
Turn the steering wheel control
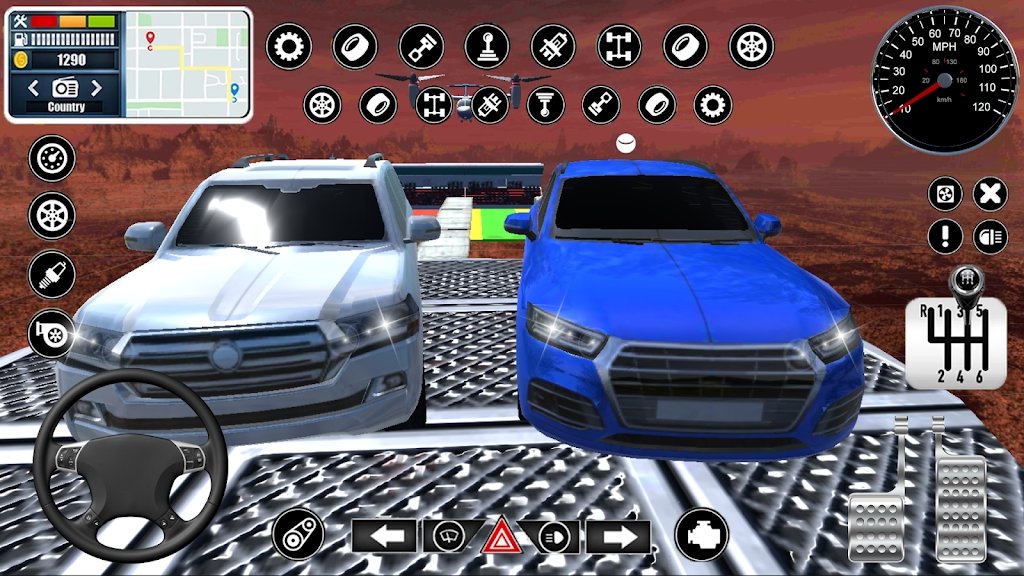(x=129, y=466)
